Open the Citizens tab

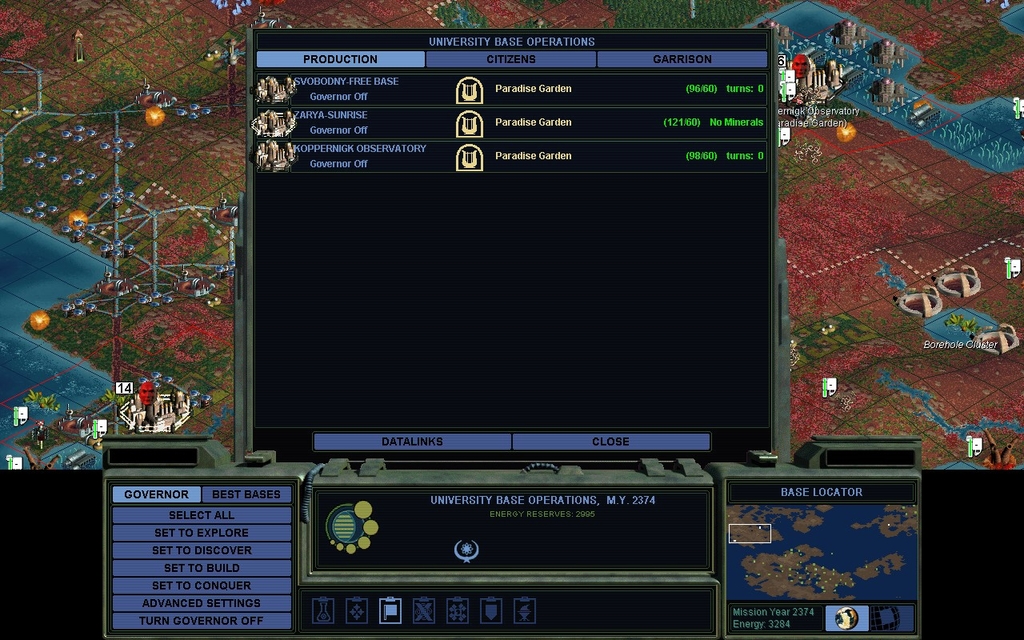[511, 59]
